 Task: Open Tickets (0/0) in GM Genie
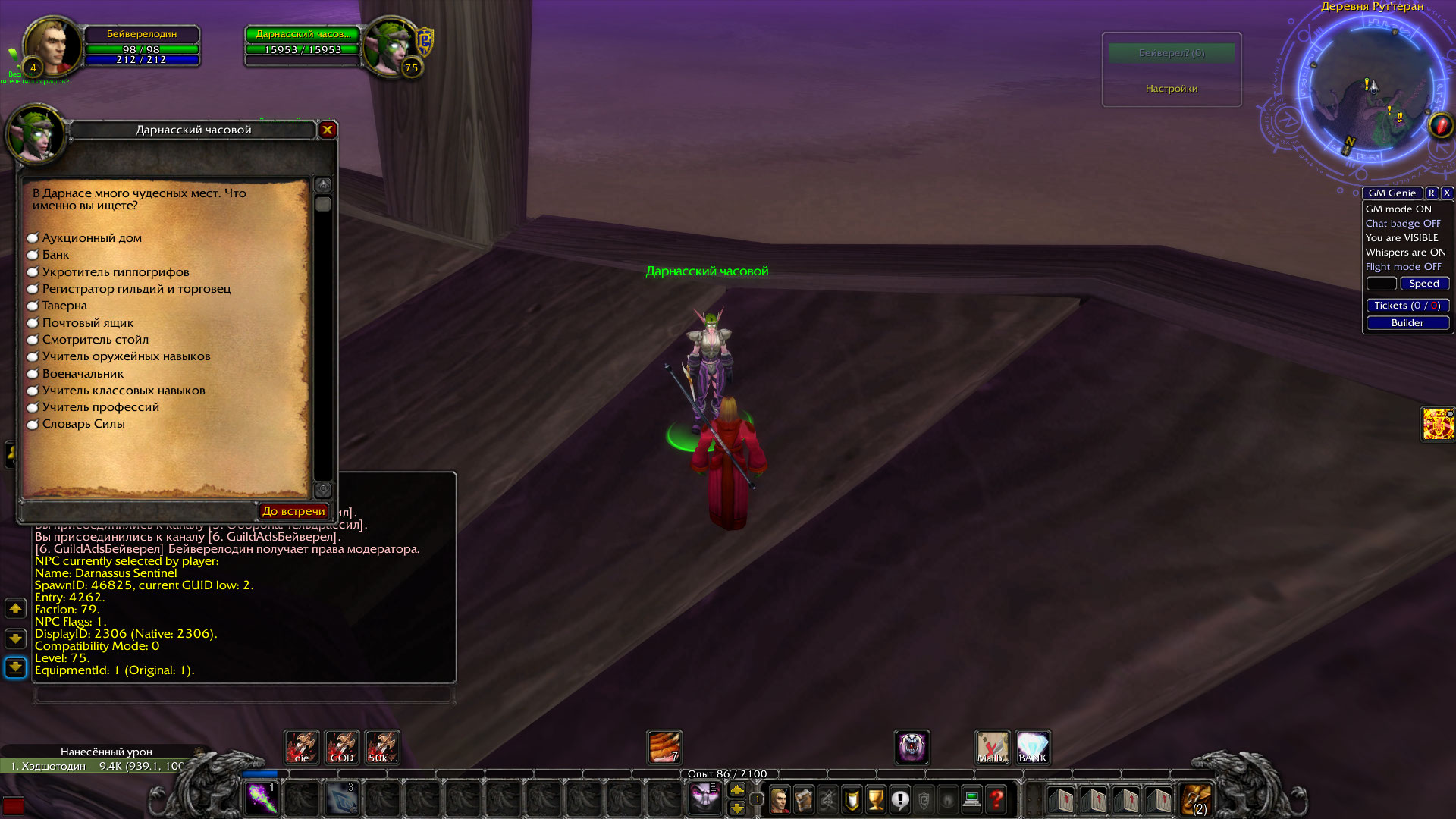click(1407, 306)
